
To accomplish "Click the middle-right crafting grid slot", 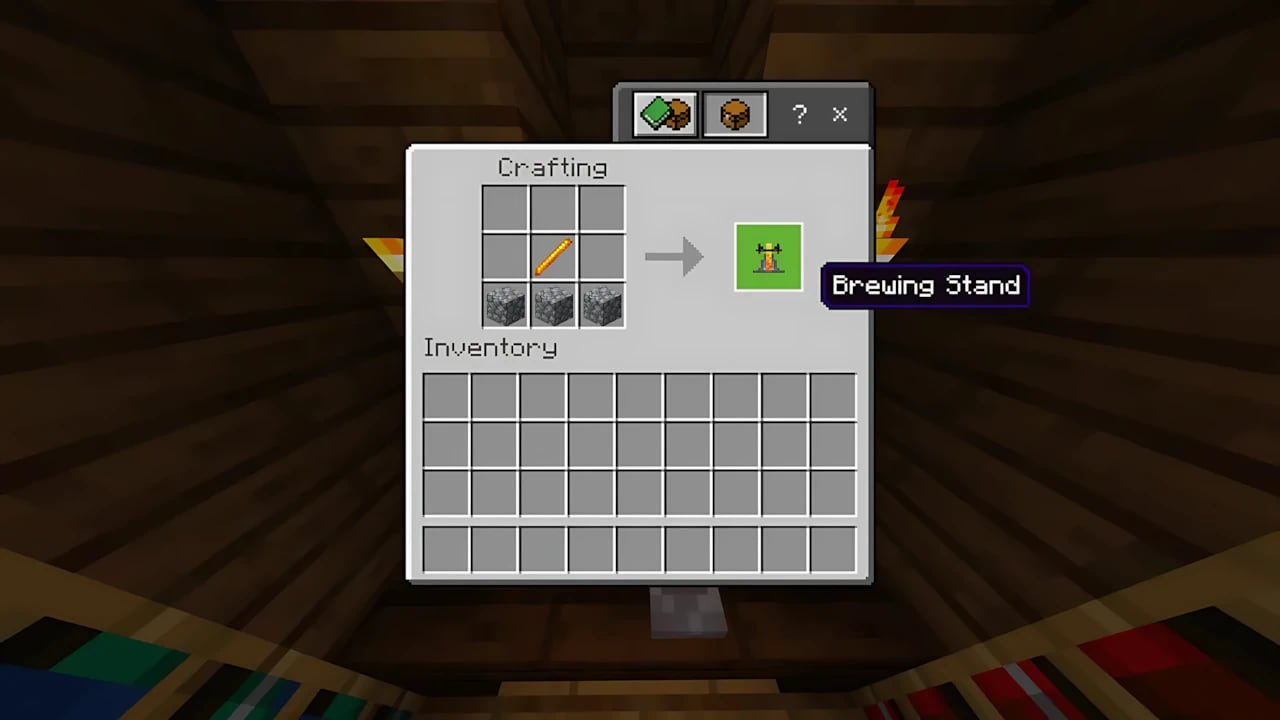I will [601, 256].
